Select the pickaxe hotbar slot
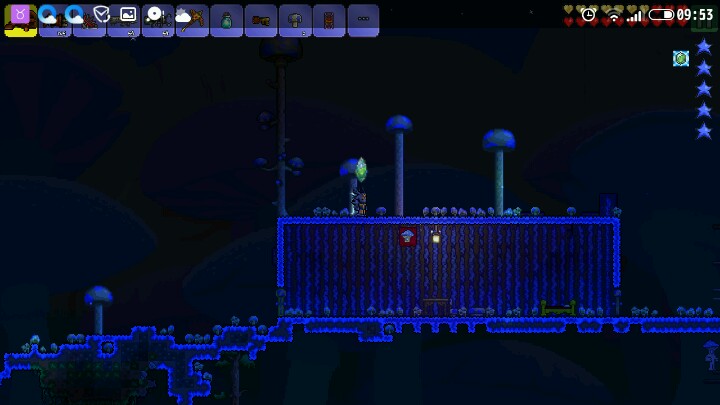The image size is (720, 405). click(192, 20)
